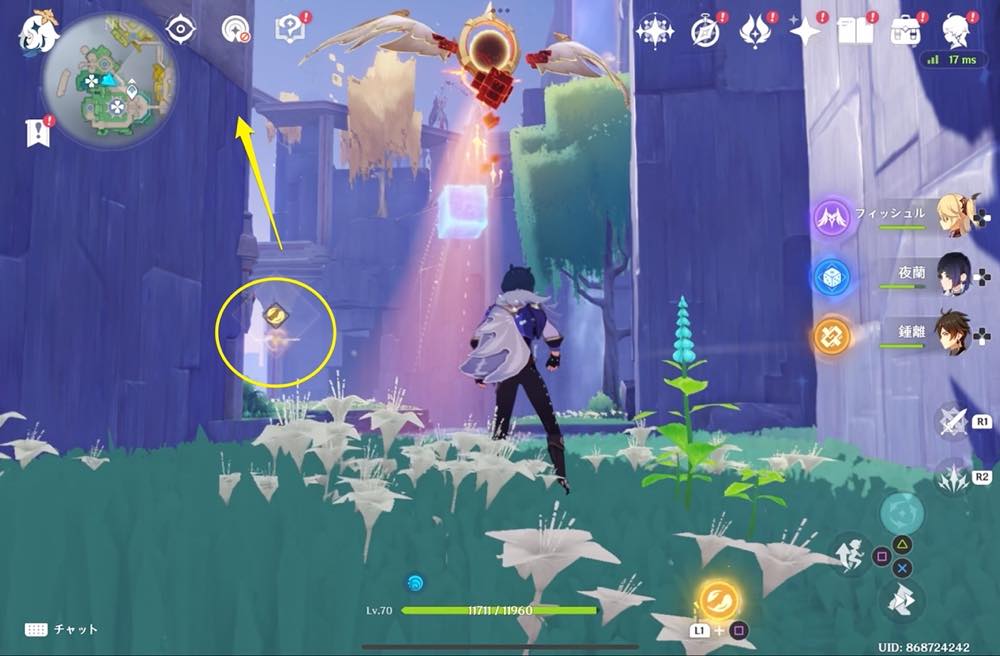Open the compass events icon
The height and width of the screenshot is (656, 1000).
(705, 31)
